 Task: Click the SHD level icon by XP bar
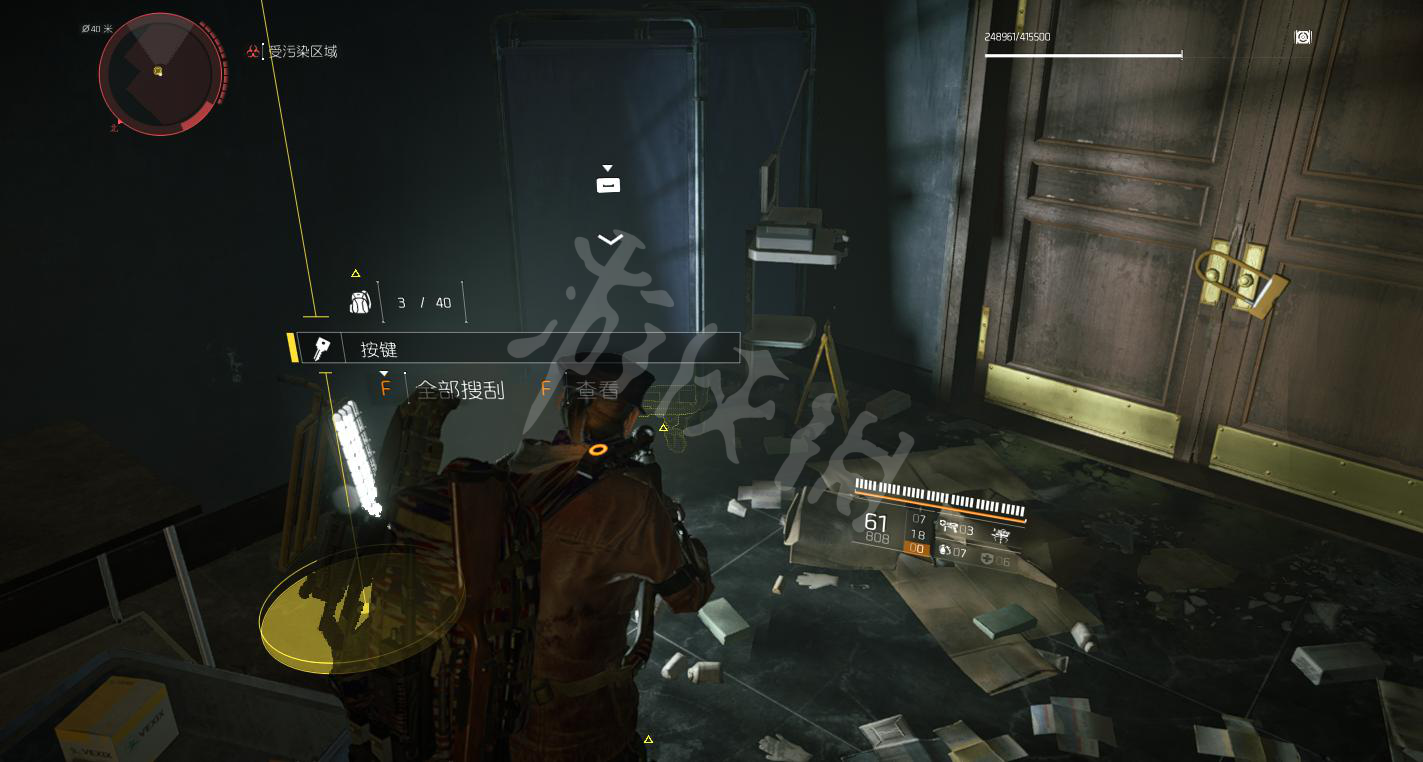(1303, 37)
